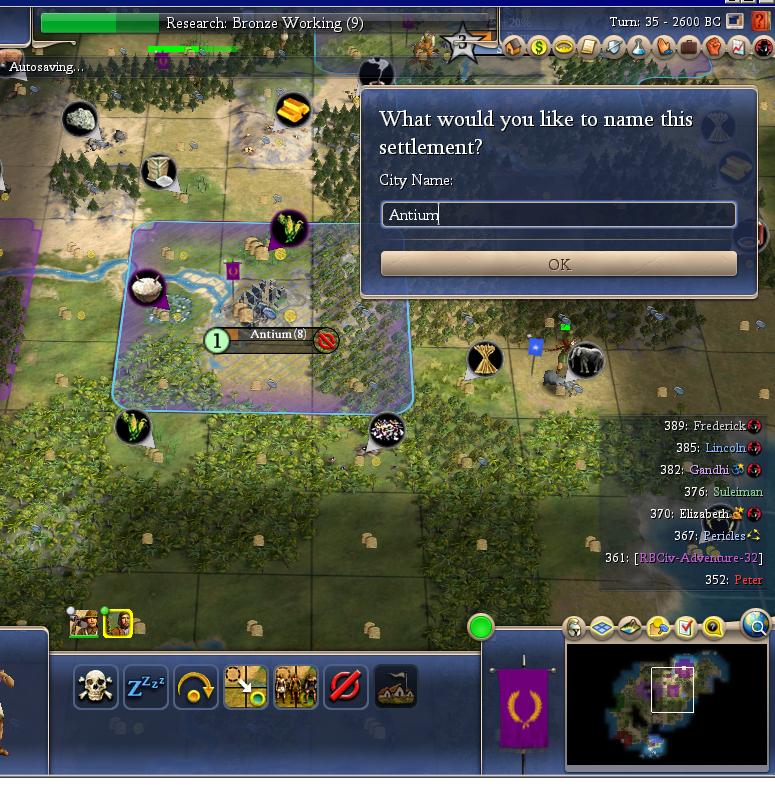
Task: Open the technology advisor flask icon
Action: [638, 46]
